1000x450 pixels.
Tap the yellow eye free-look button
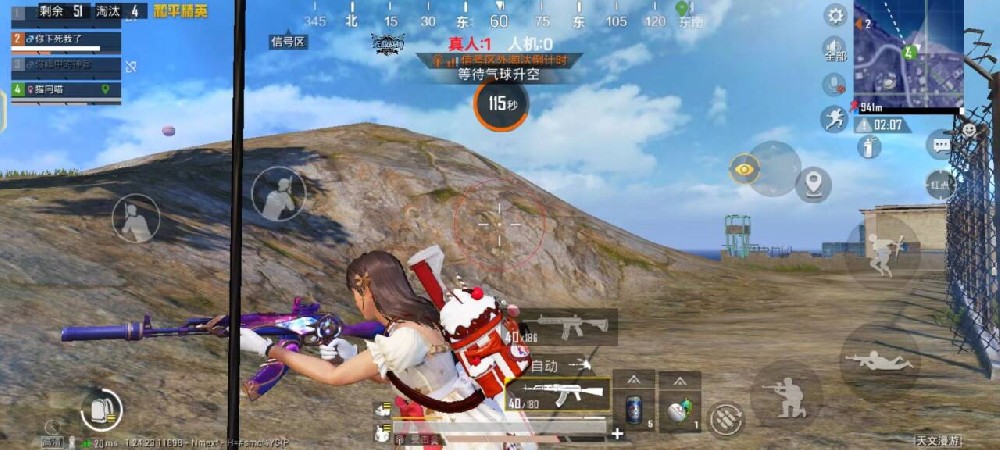click(744, 169)
